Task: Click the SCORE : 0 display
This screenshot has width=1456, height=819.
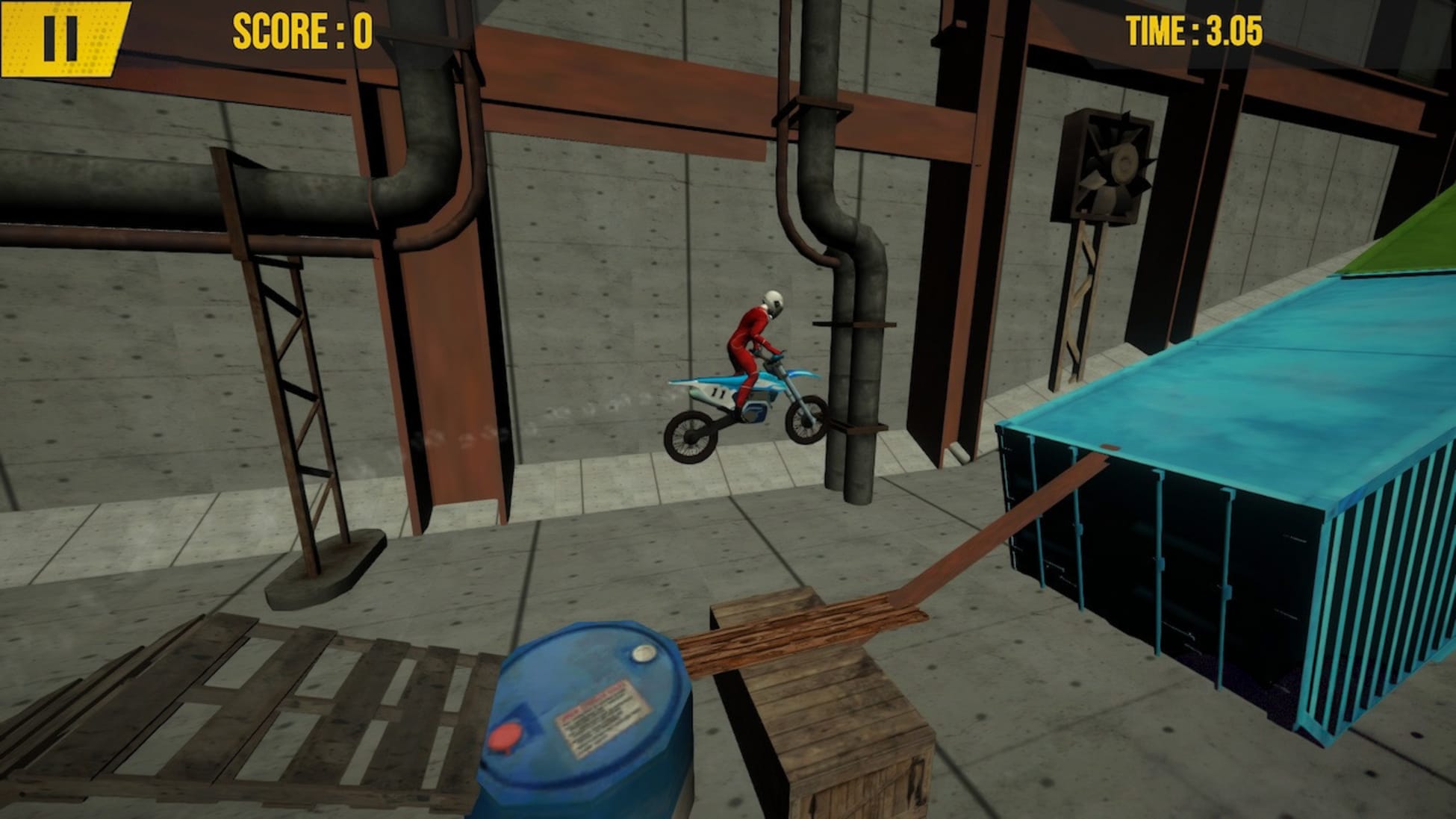Action: coord(302,30)
